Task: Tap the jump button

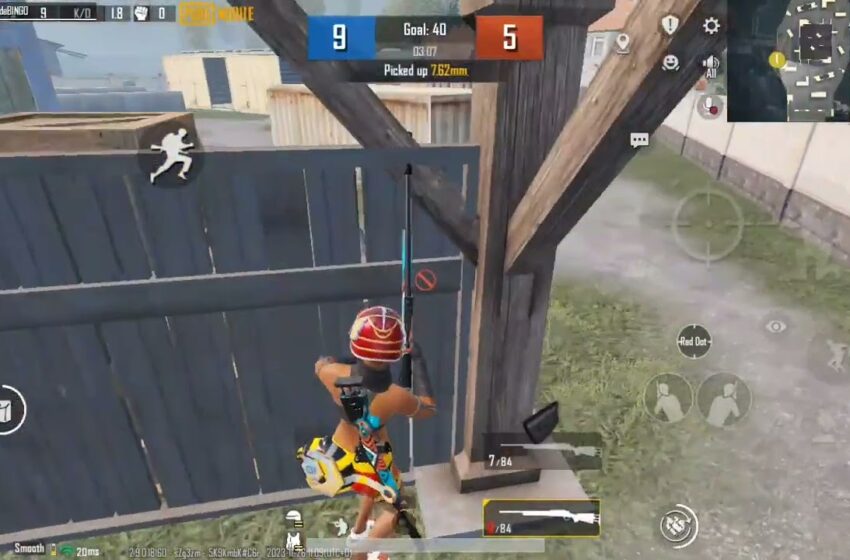Action: [832, 357]
